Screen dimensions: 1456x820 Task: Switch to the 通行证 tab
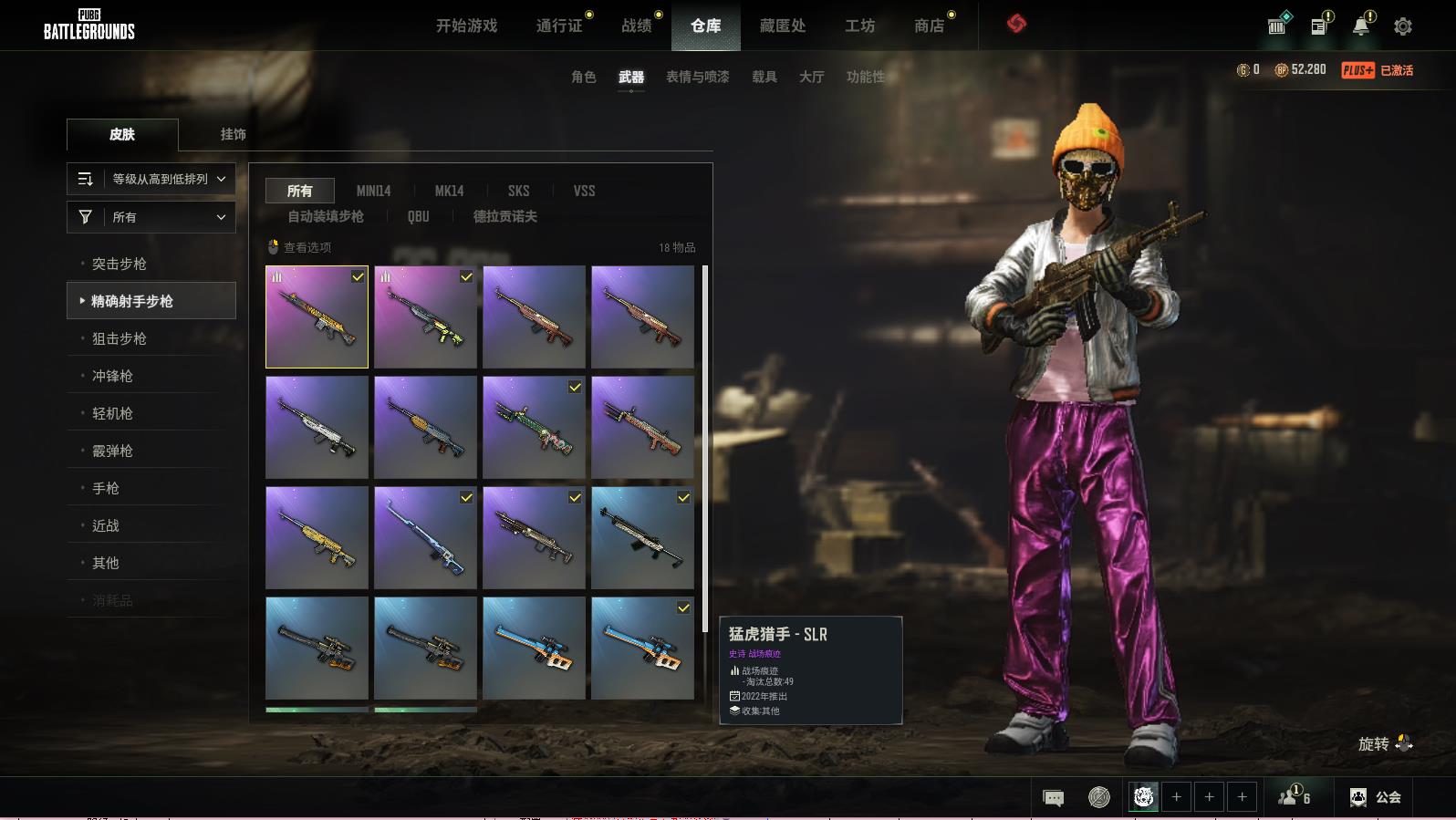tap(559, 26)
